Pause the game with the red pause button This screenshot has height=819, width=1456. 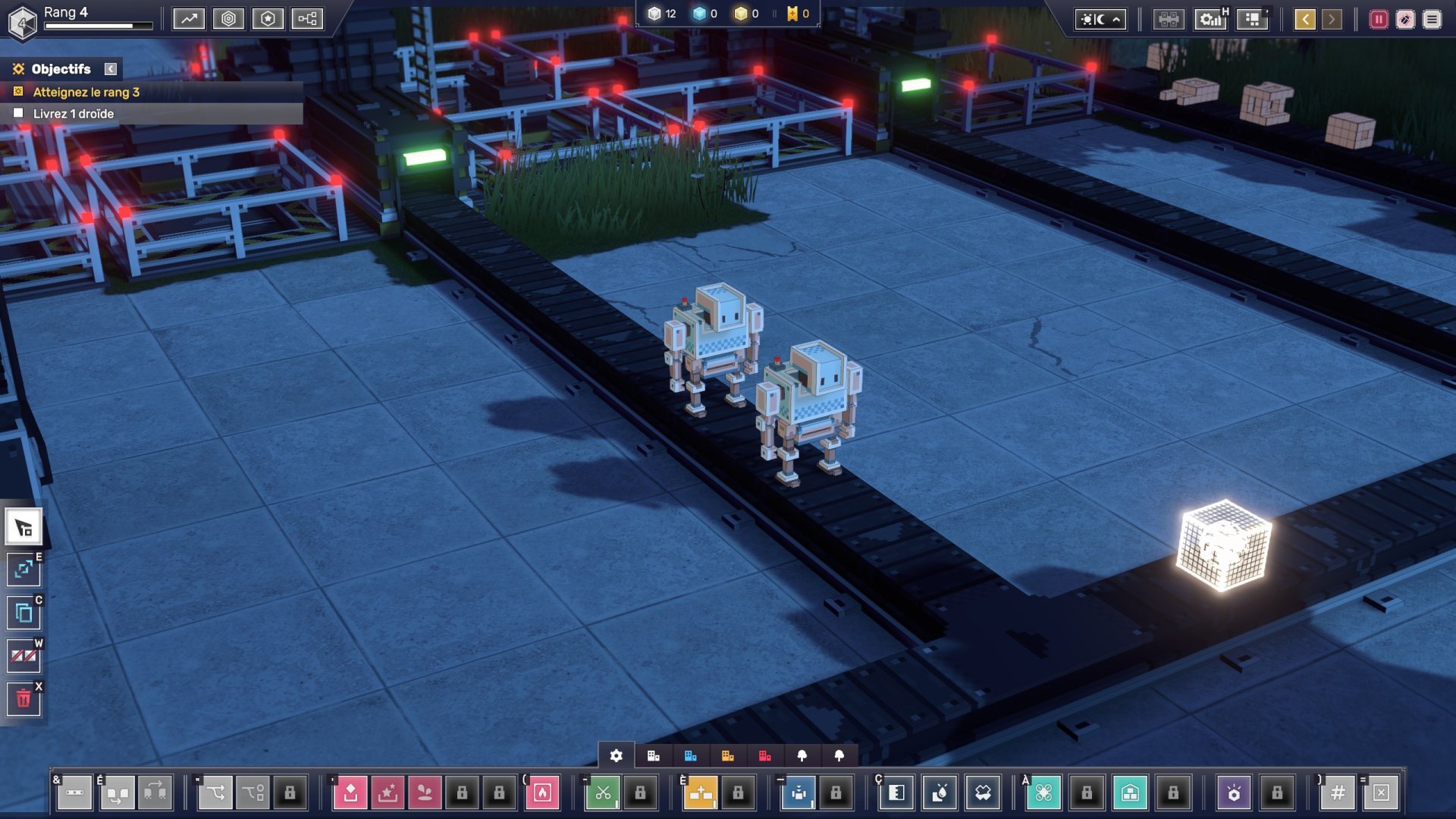click(1378, 20)
